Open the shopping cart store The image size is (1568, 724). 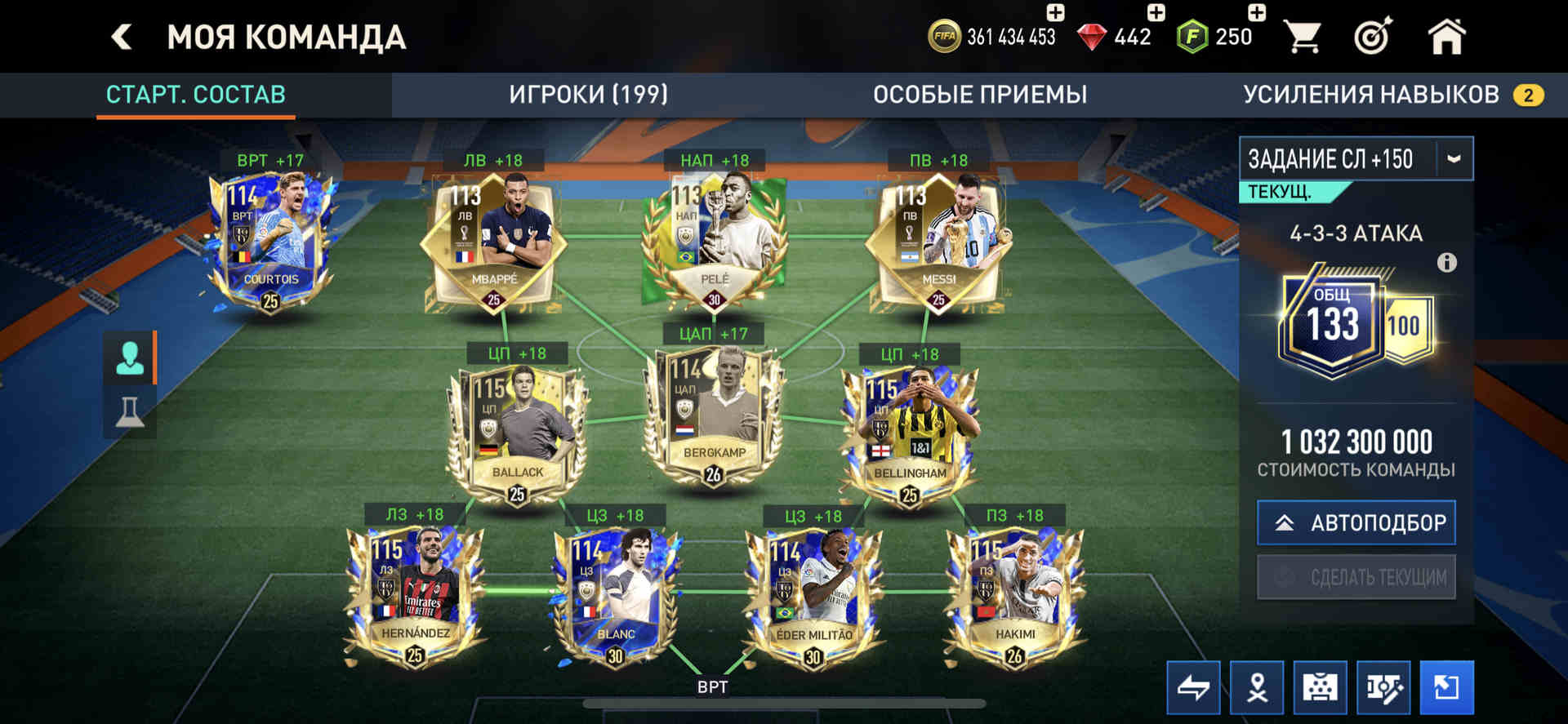(x=1302, y=37)
